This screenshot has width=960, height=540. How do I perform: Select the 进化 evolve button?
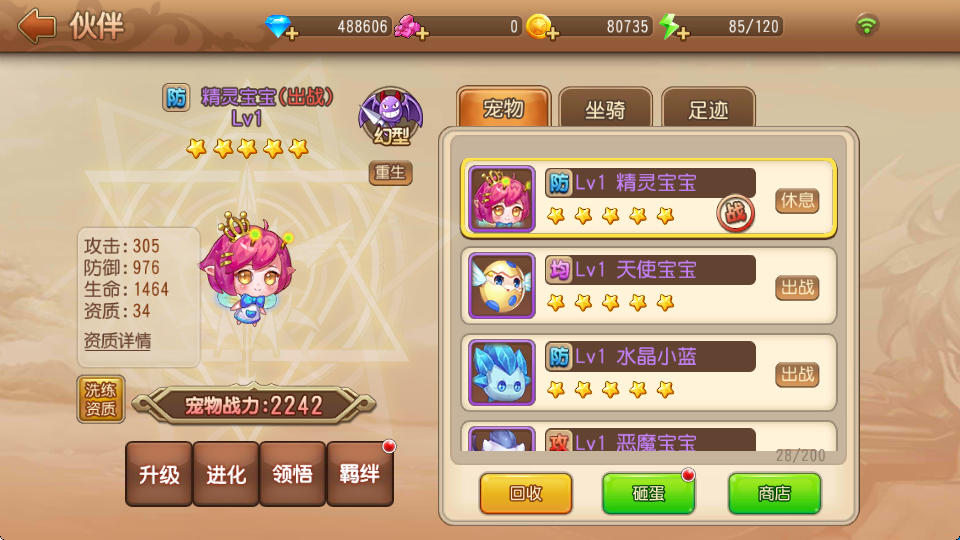pyautogui.click(x=226, y=473)
